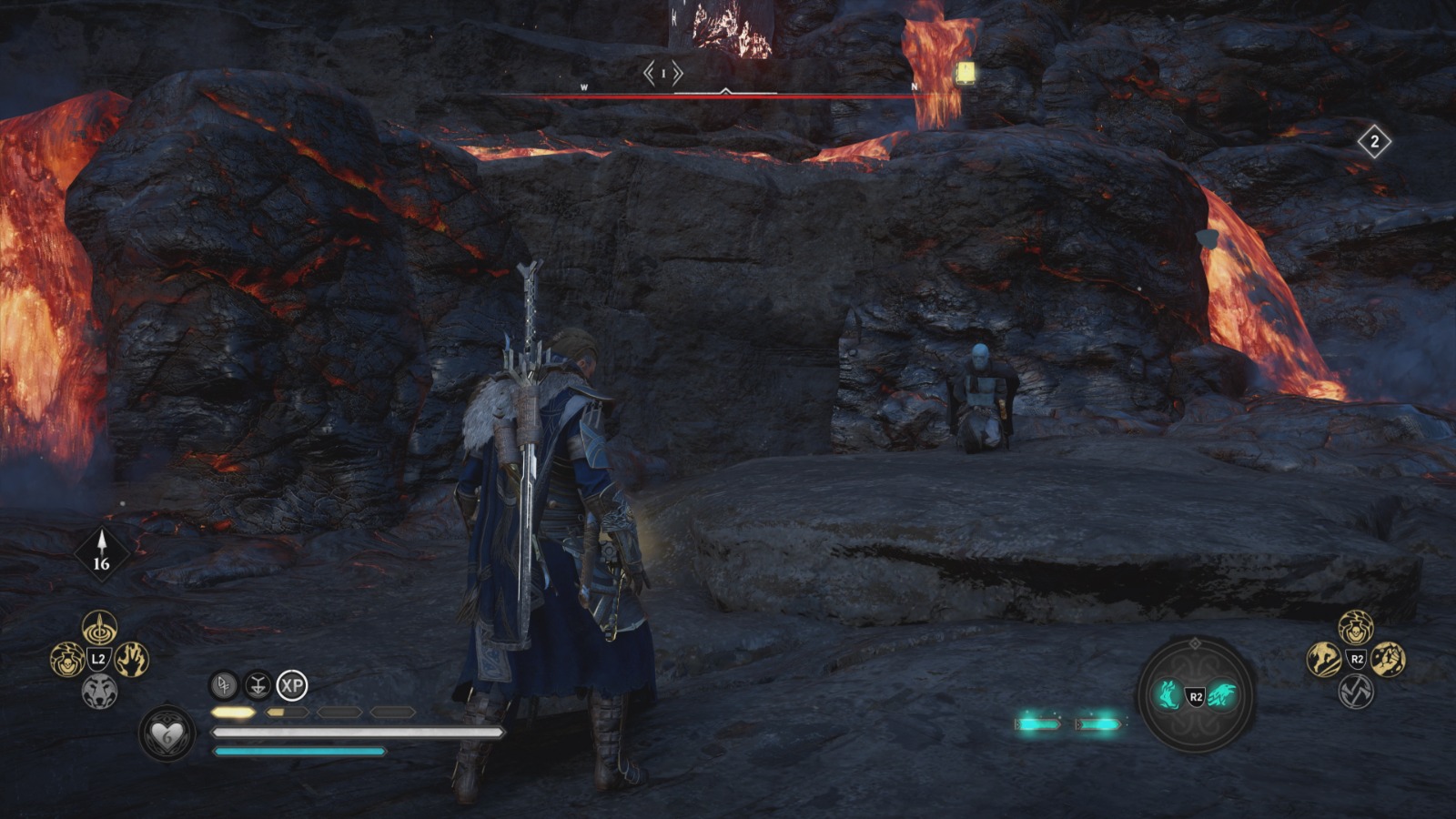Select the W cardinal marker on the compass
1456x819 pixels.
(x=582, y=88)
